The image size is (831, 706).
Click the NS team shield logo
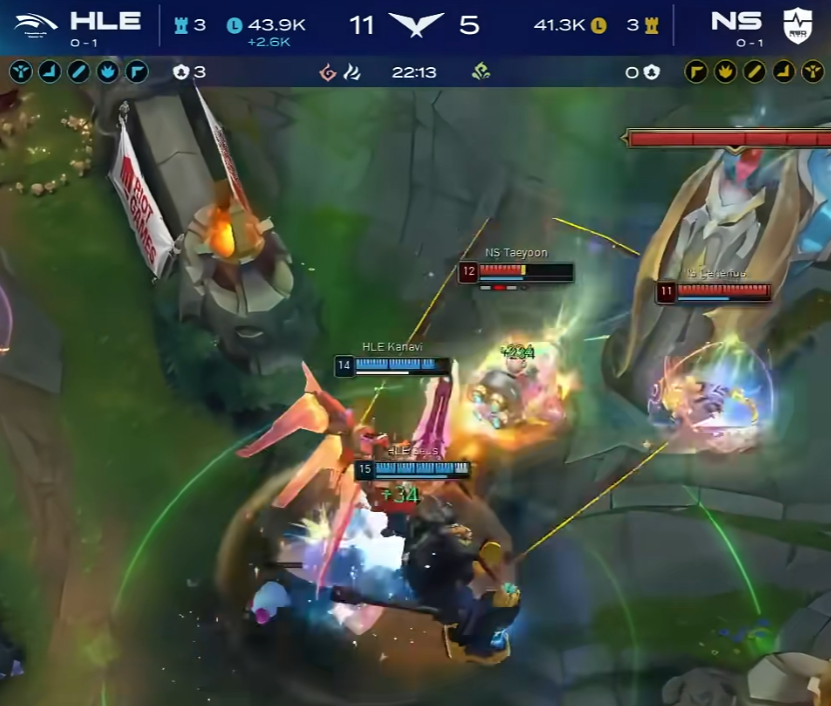coord(797,24)
